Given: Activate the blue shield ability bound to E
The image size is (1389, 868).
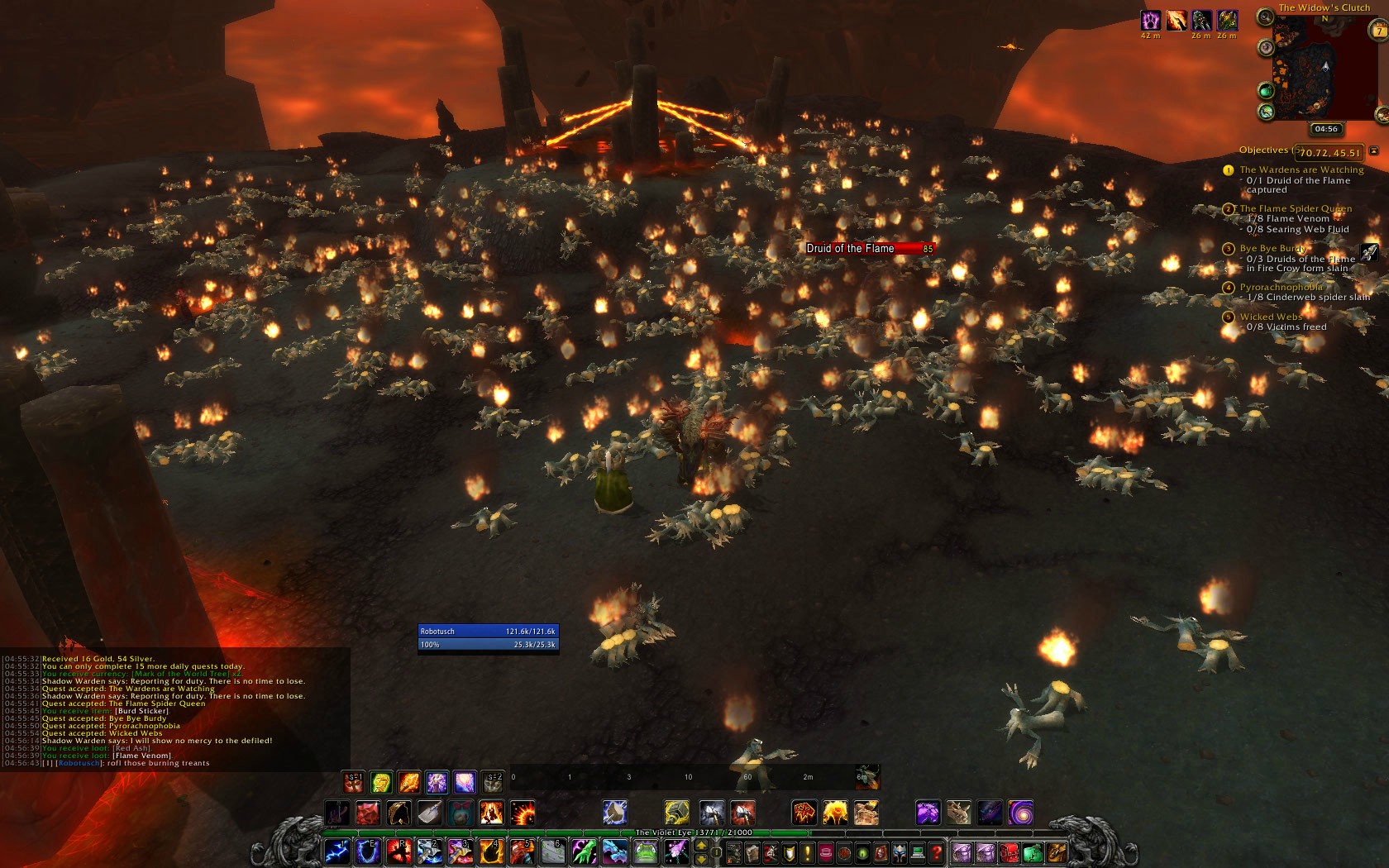Looking at the screenshot, I should coord(368,851).
